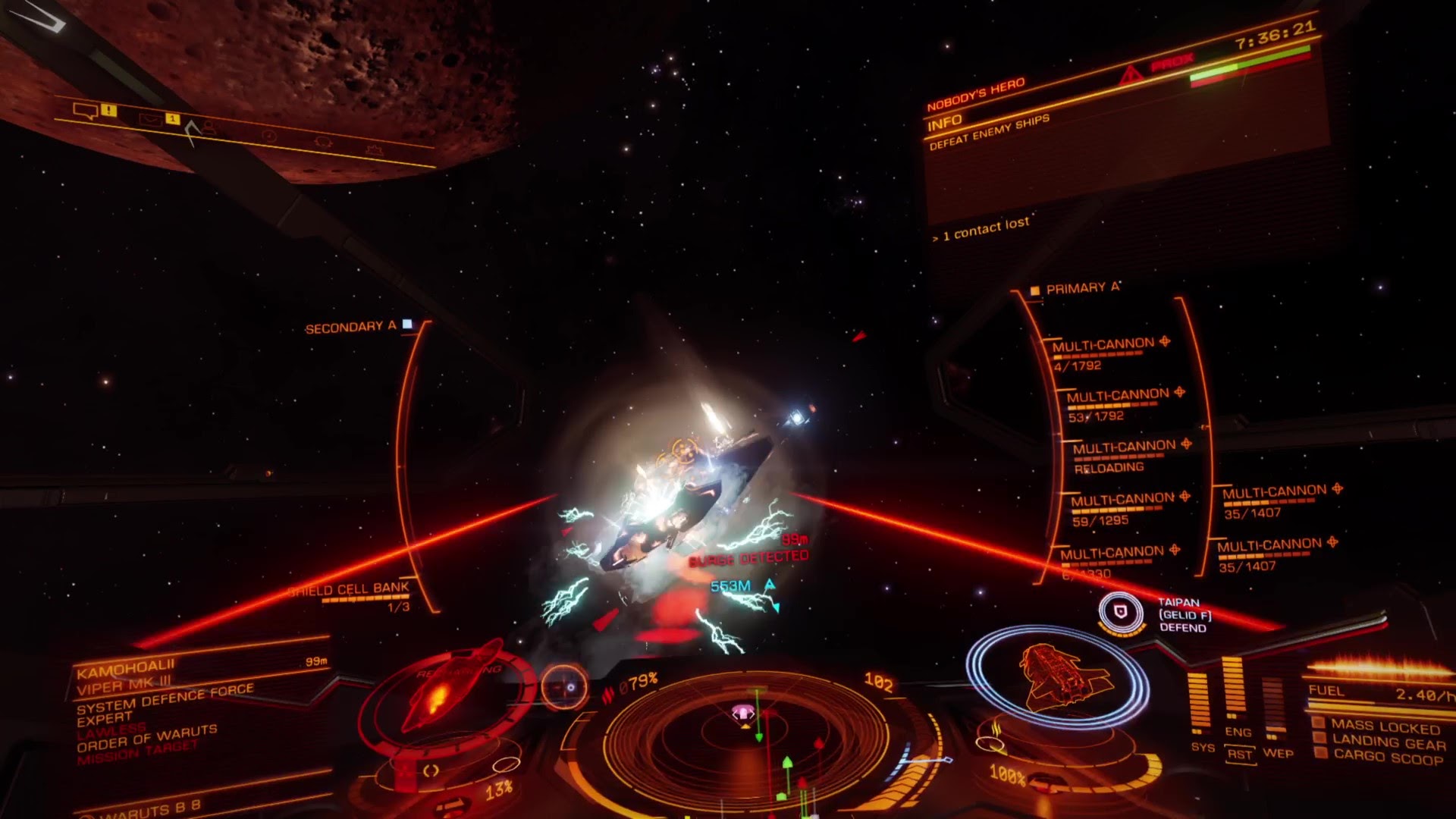The height and width of the screenshot is (819, 1456).
Task: Select the Primary A fire group label
Action: [1081, 288]
